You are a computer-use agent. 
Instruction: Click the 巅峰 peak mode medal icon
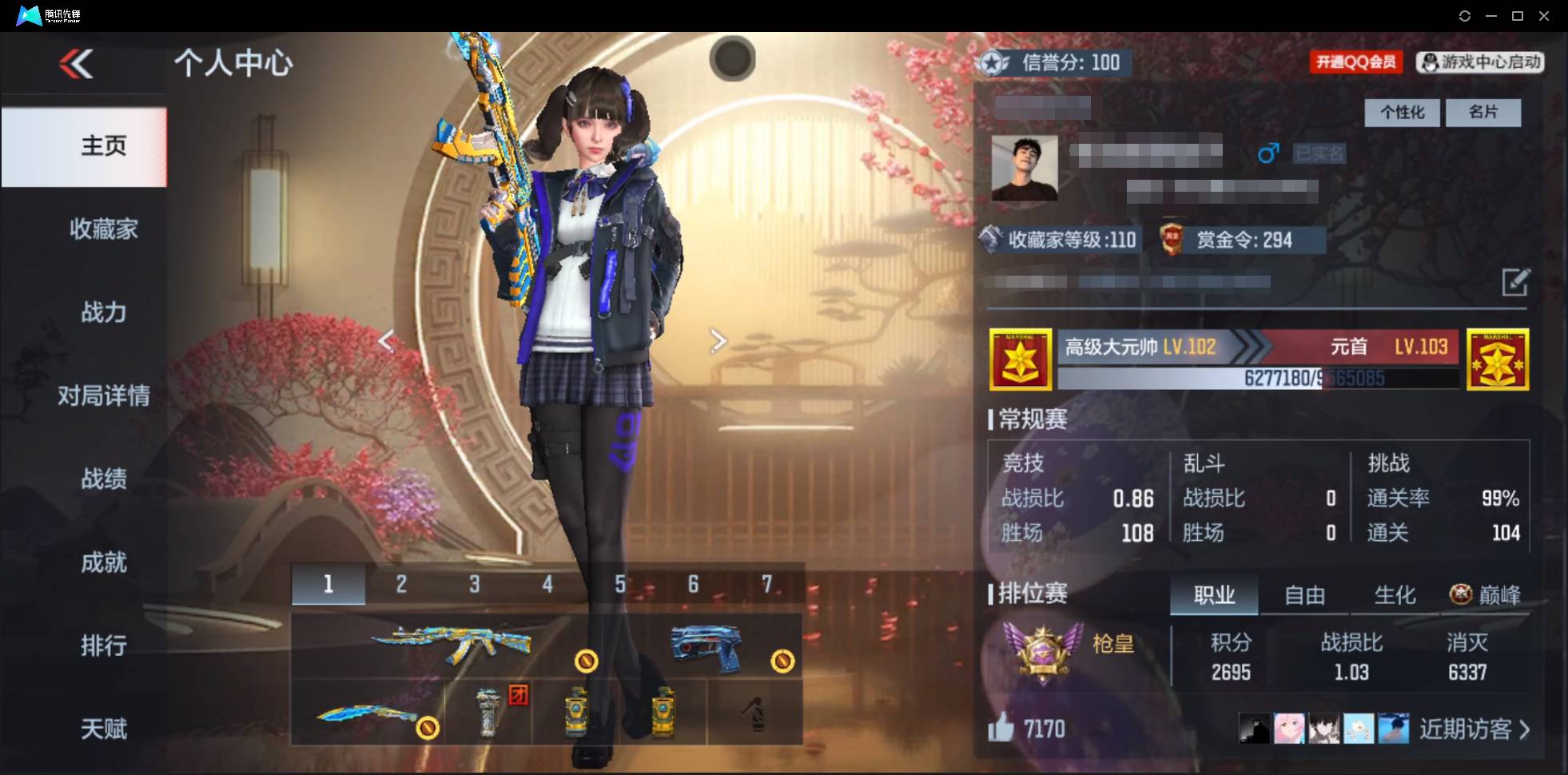(x=1459, y=594)
